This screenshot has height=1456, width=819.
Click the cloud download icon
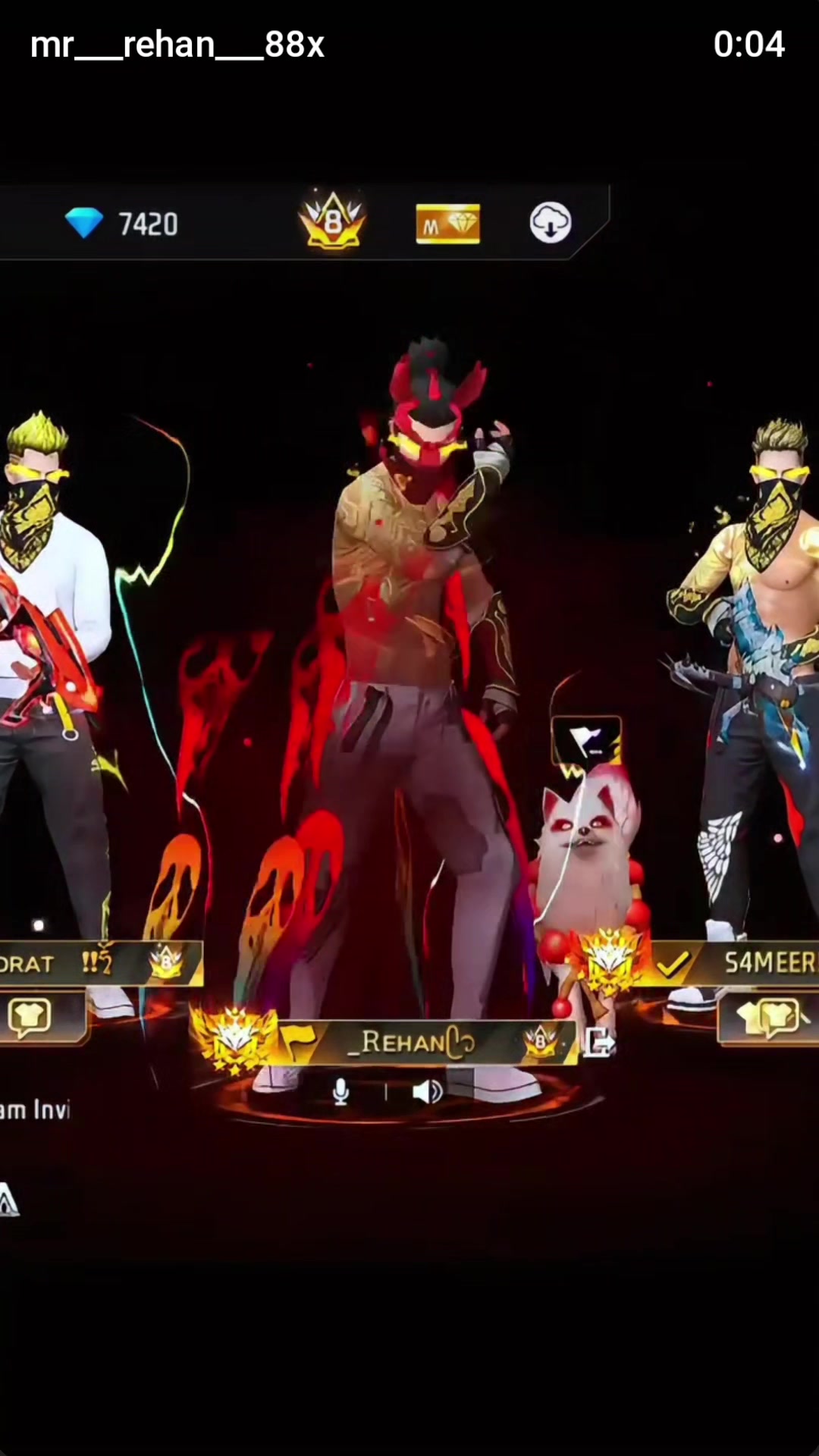pos(550,223)
